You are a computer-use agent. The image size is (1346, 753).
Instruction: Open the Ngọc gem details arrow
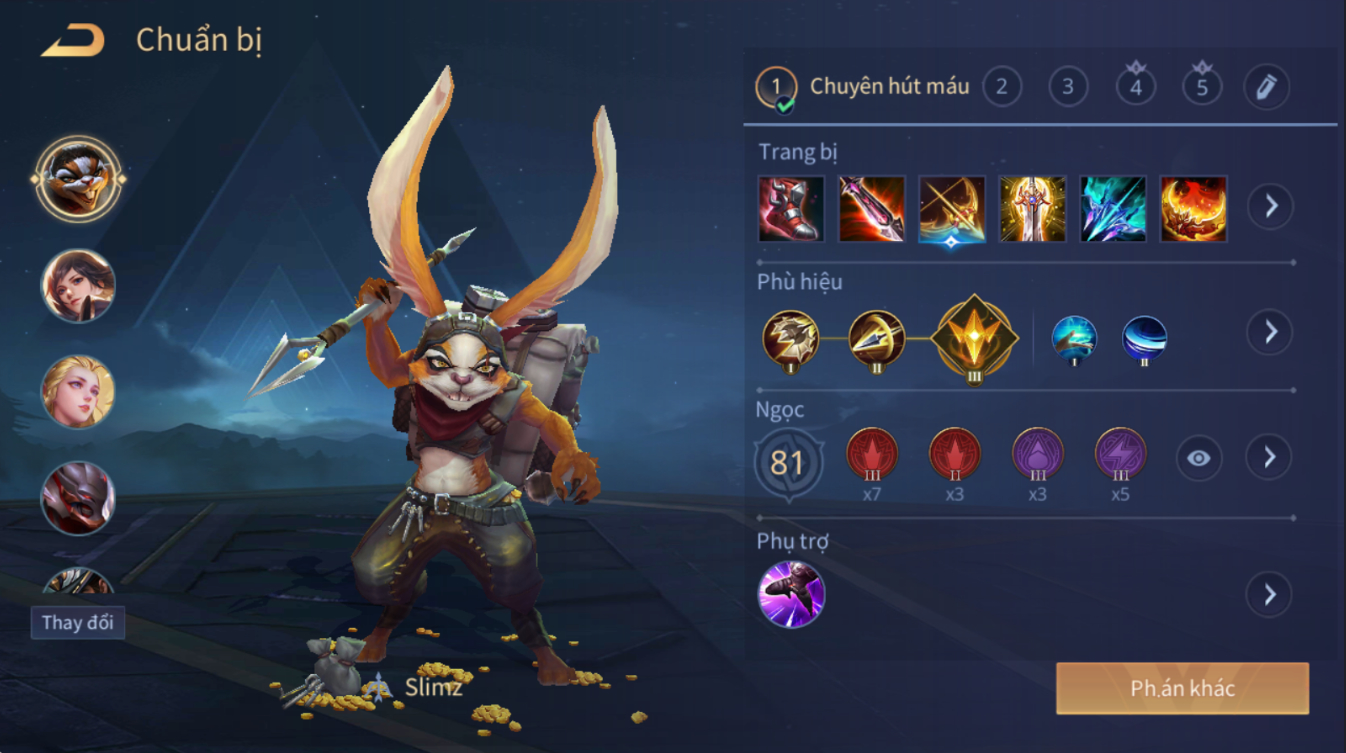pos(1270,458)
